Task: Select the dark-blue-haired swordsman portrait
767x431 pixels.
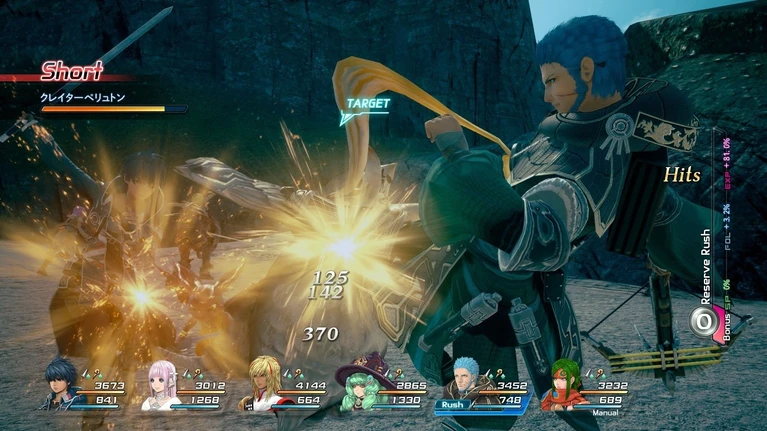Action: pos(62,385)
